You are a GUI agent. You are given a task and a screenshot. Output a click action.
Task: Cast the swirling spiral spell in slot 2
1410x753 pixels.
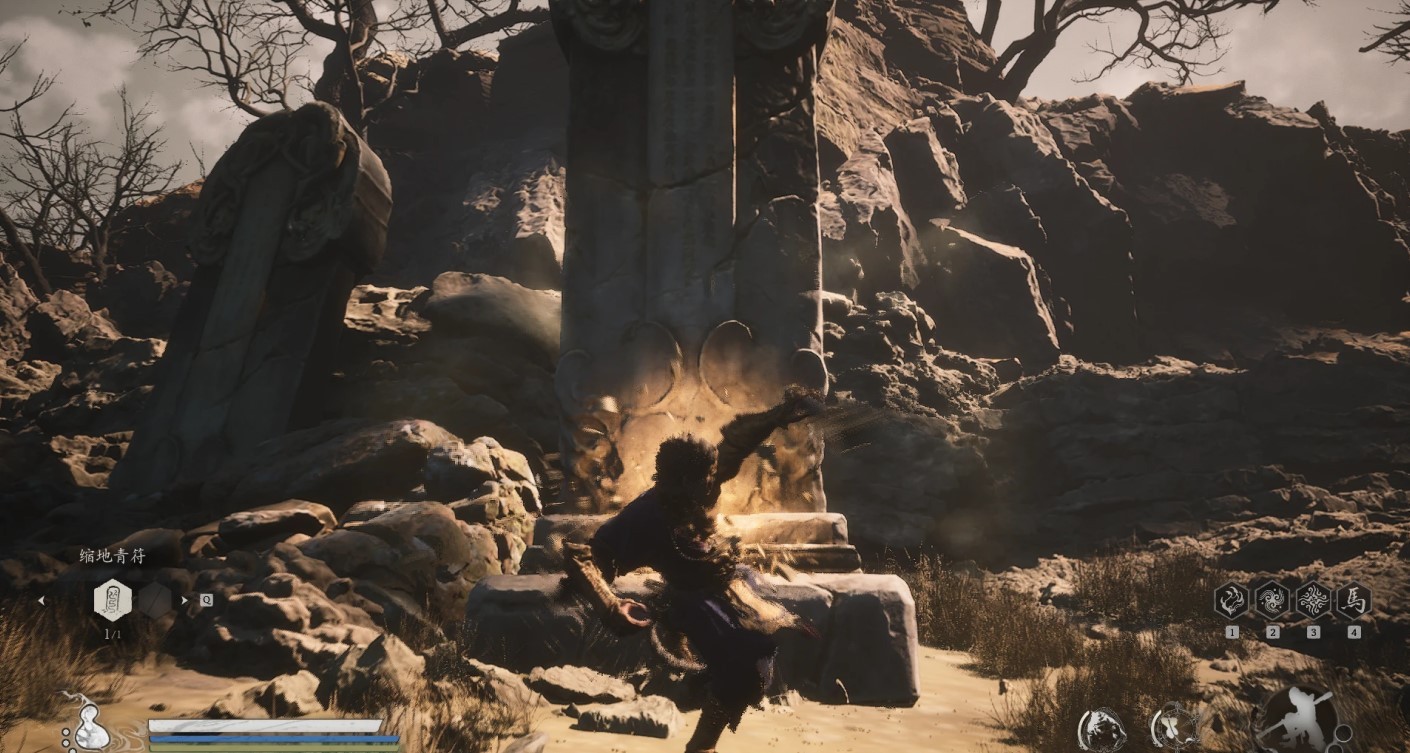click(x=1272, y=601)
